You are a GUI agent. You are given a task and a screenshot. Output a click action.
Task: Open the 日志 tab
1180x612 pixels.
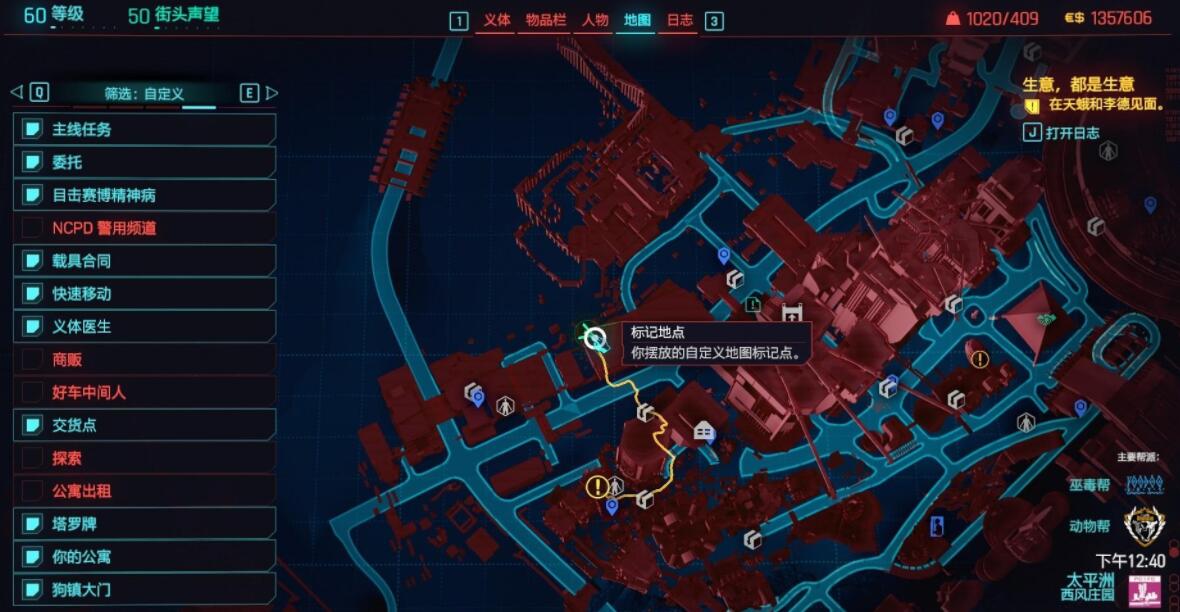(679, 20)
